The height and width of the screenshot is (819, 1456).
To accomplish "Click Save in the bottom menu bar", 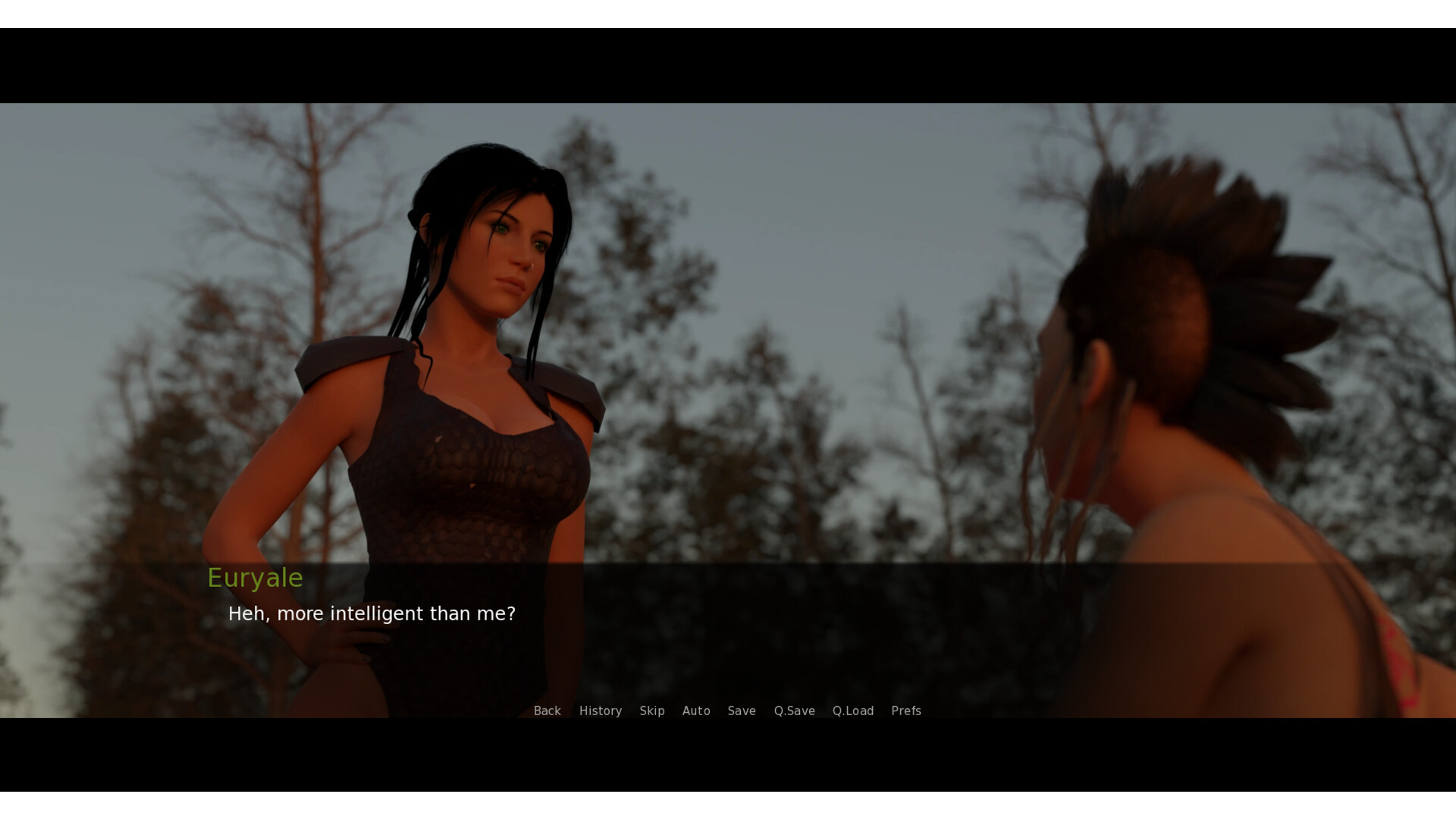I will click(x=742, y=711).
